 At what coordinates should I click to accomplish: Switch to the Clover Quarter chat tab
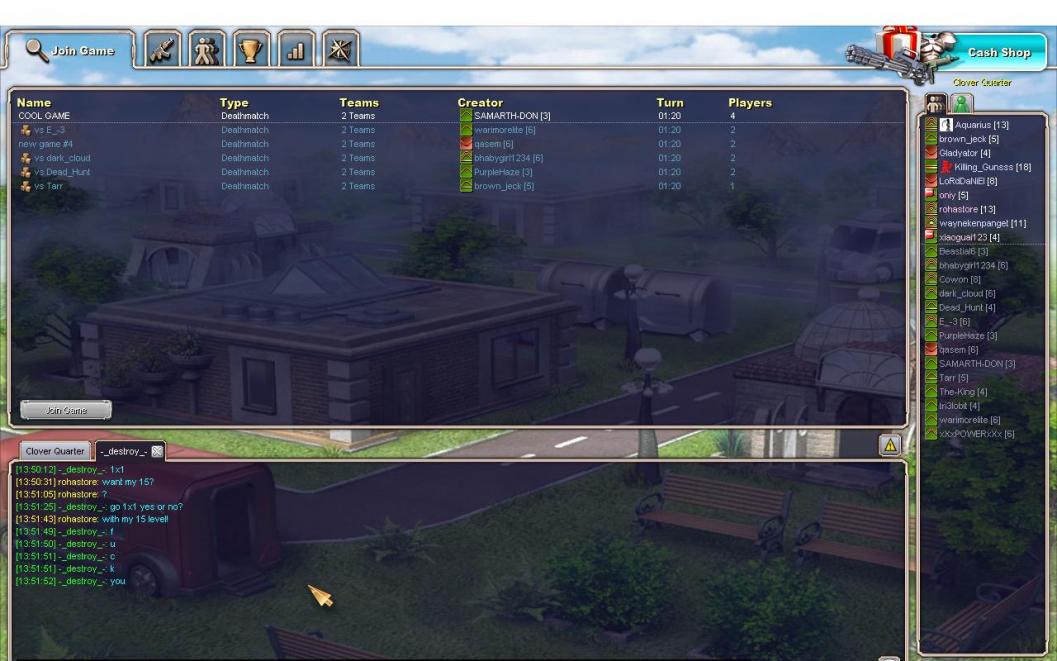[55, 451]
